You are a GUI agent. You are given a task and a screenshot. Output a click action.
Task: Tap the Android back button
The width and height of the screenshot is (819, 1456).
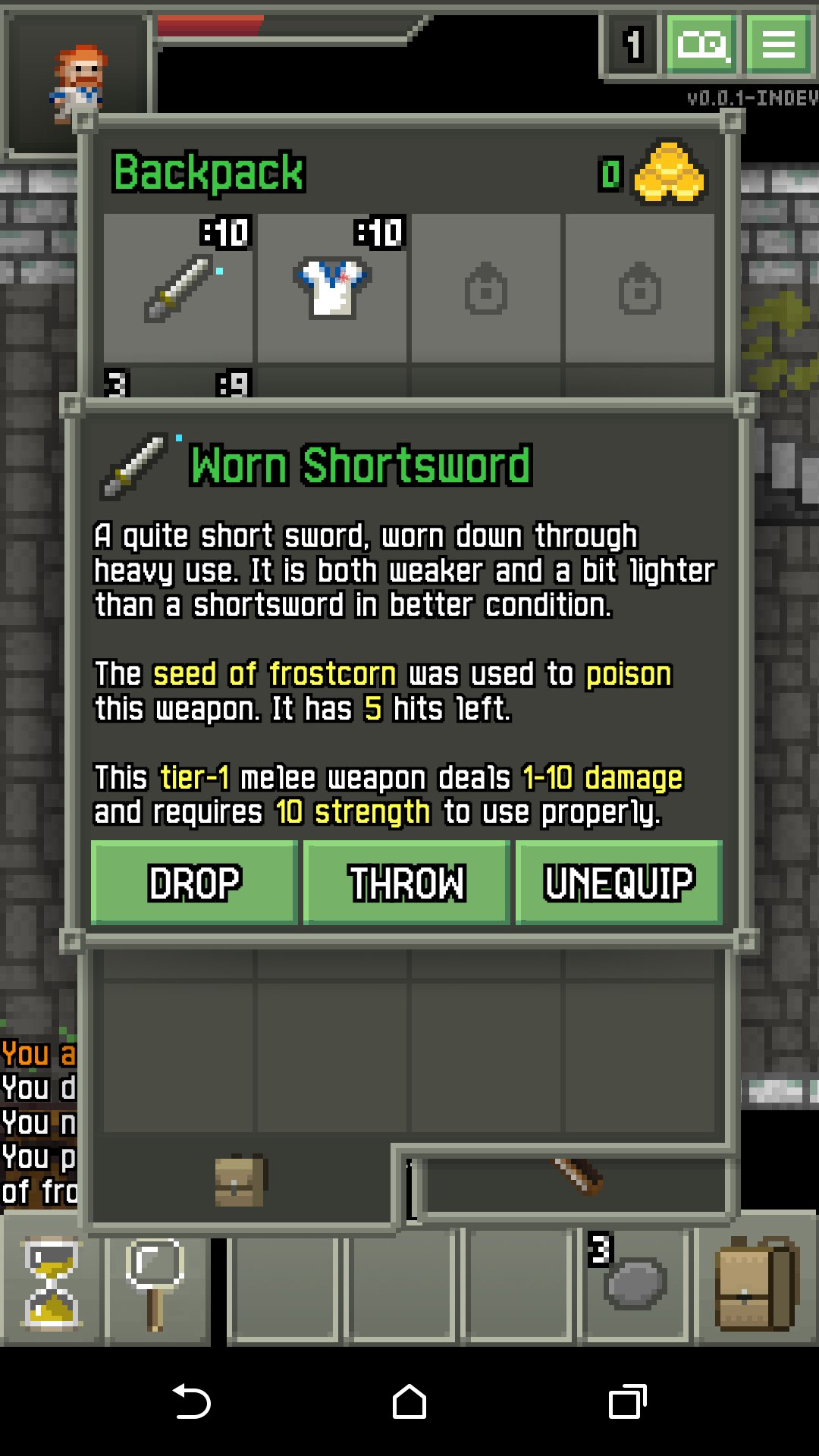(191, 1401)
